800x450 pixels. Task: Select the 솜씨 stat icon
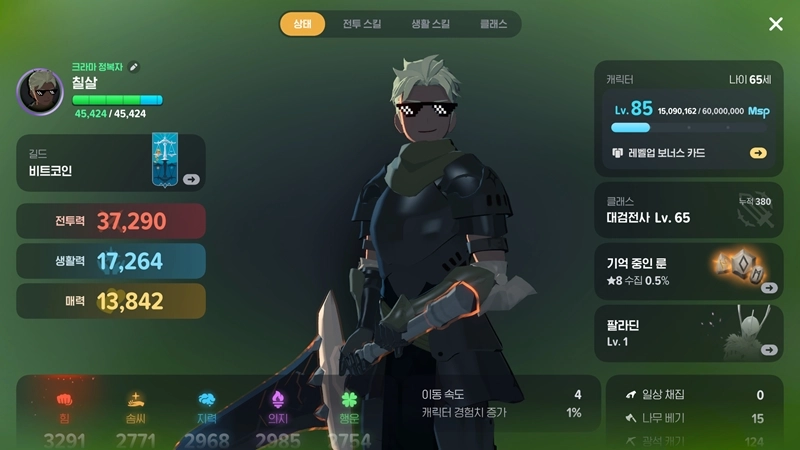(135, 400)
